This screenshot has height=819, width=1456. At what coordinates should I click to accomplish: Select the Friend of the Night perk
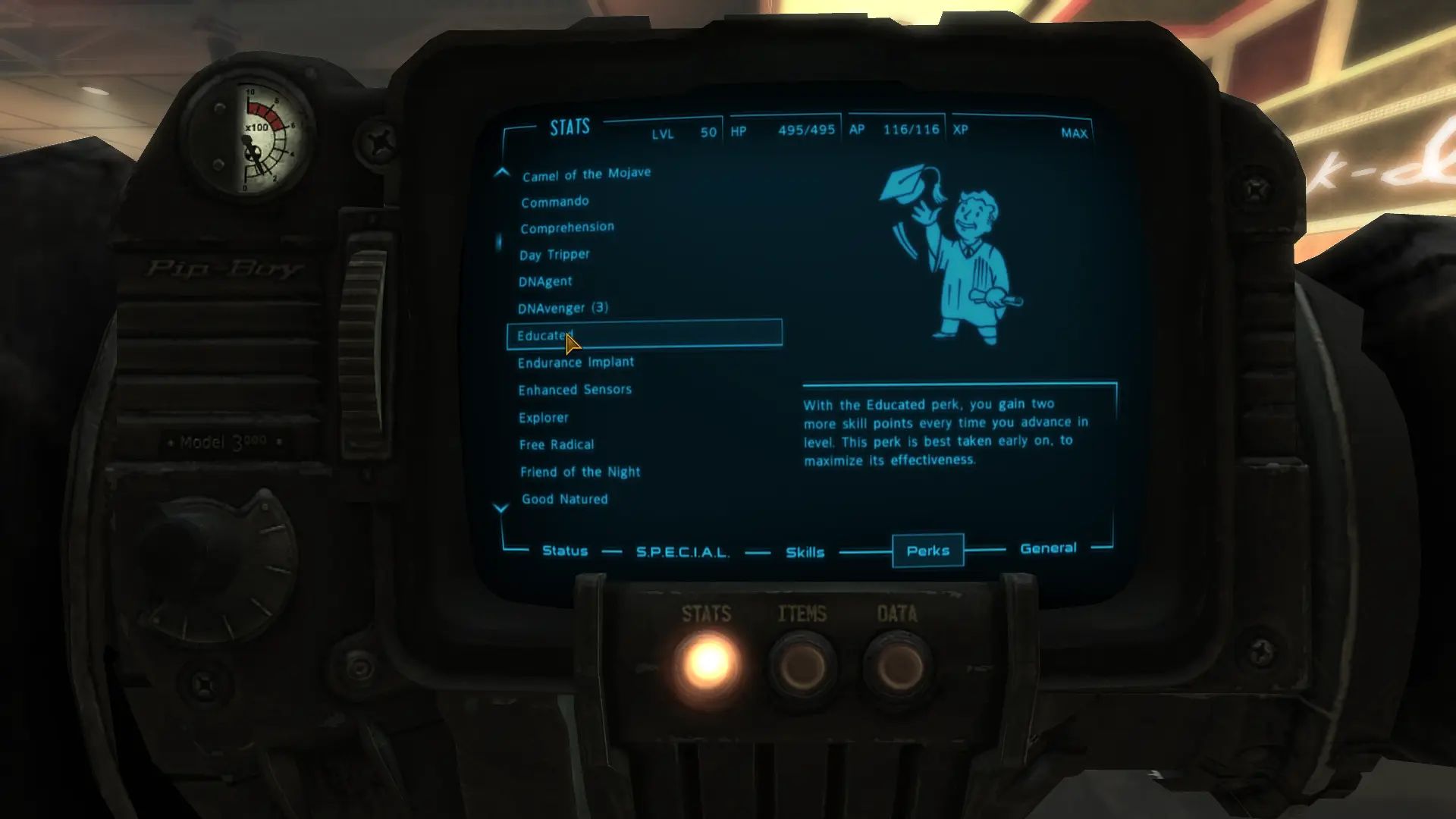coord(579,471)
